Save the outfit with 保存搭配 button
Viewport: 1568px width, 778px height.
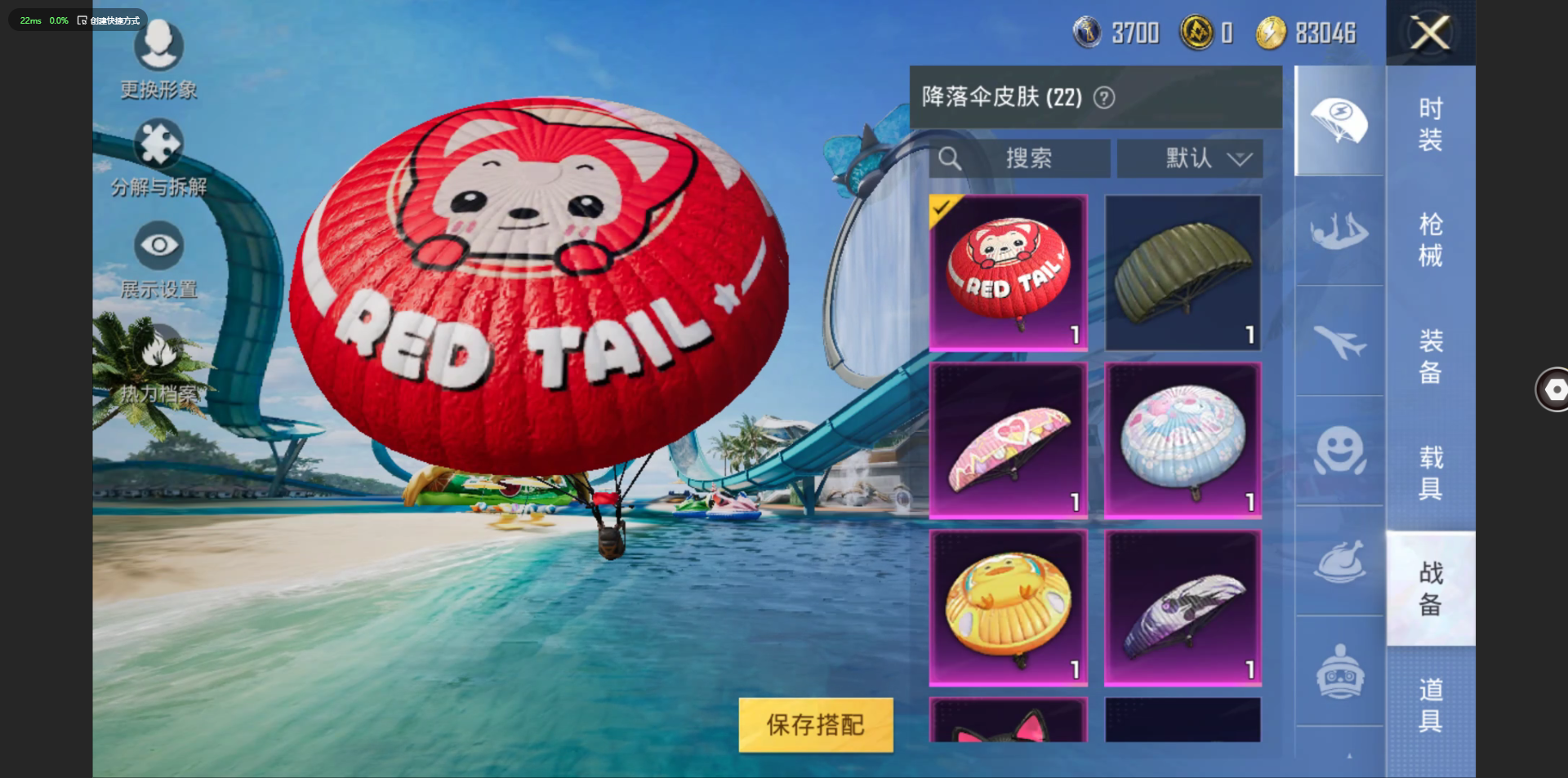pyautogui.click(x=815, y=724)
